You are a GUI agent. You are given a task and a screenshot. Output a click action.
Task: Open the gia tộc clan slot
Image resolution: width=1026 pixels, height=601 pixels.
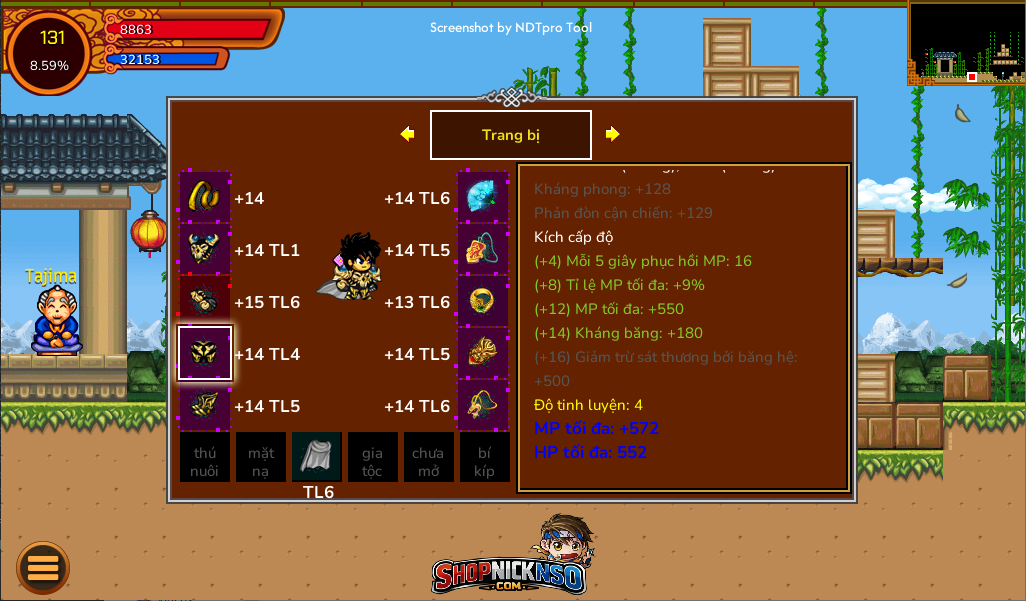tap(372, 458)
